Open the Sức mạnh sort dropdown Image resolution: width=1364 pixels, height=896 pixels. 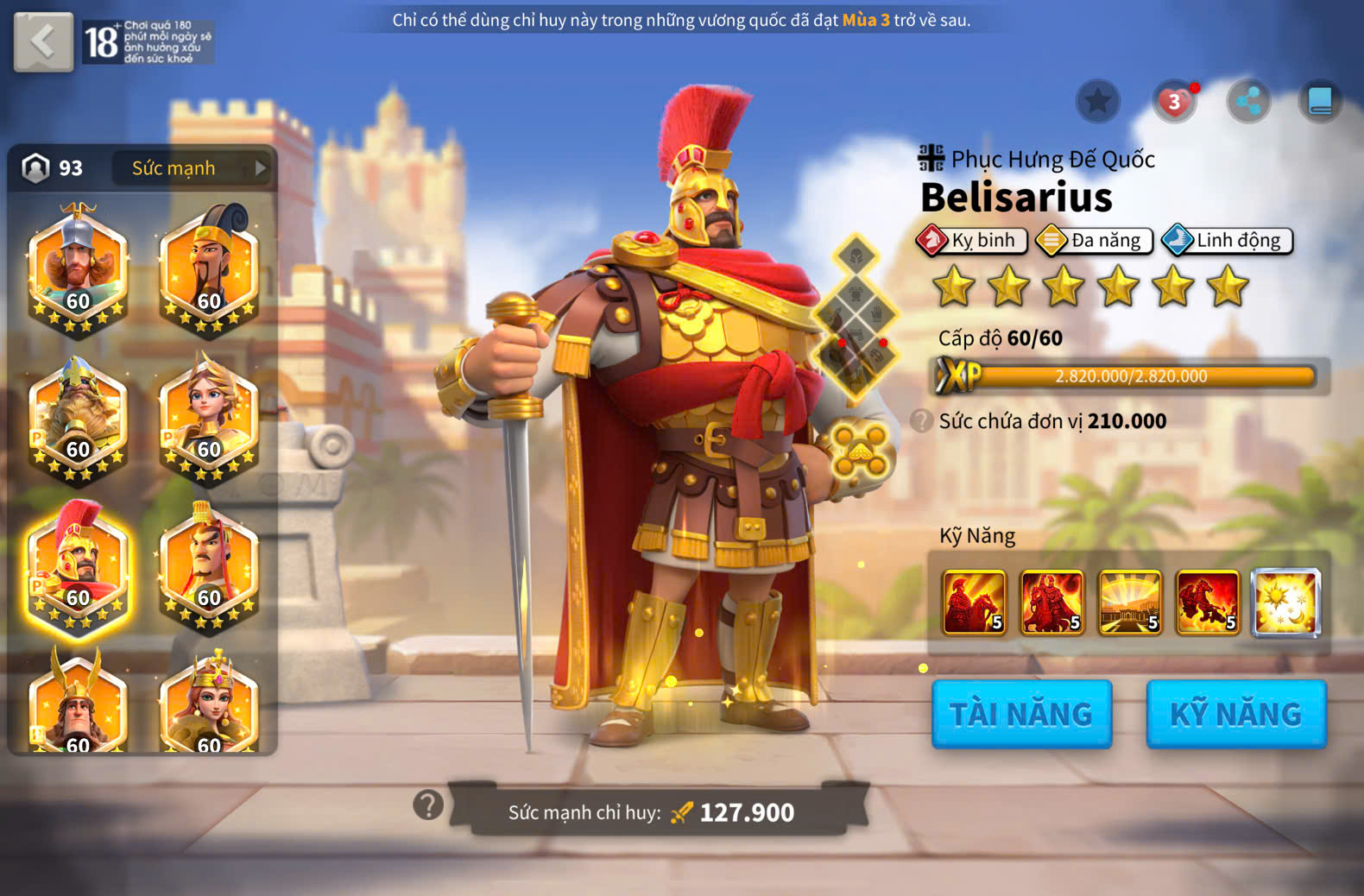point(192,168)
